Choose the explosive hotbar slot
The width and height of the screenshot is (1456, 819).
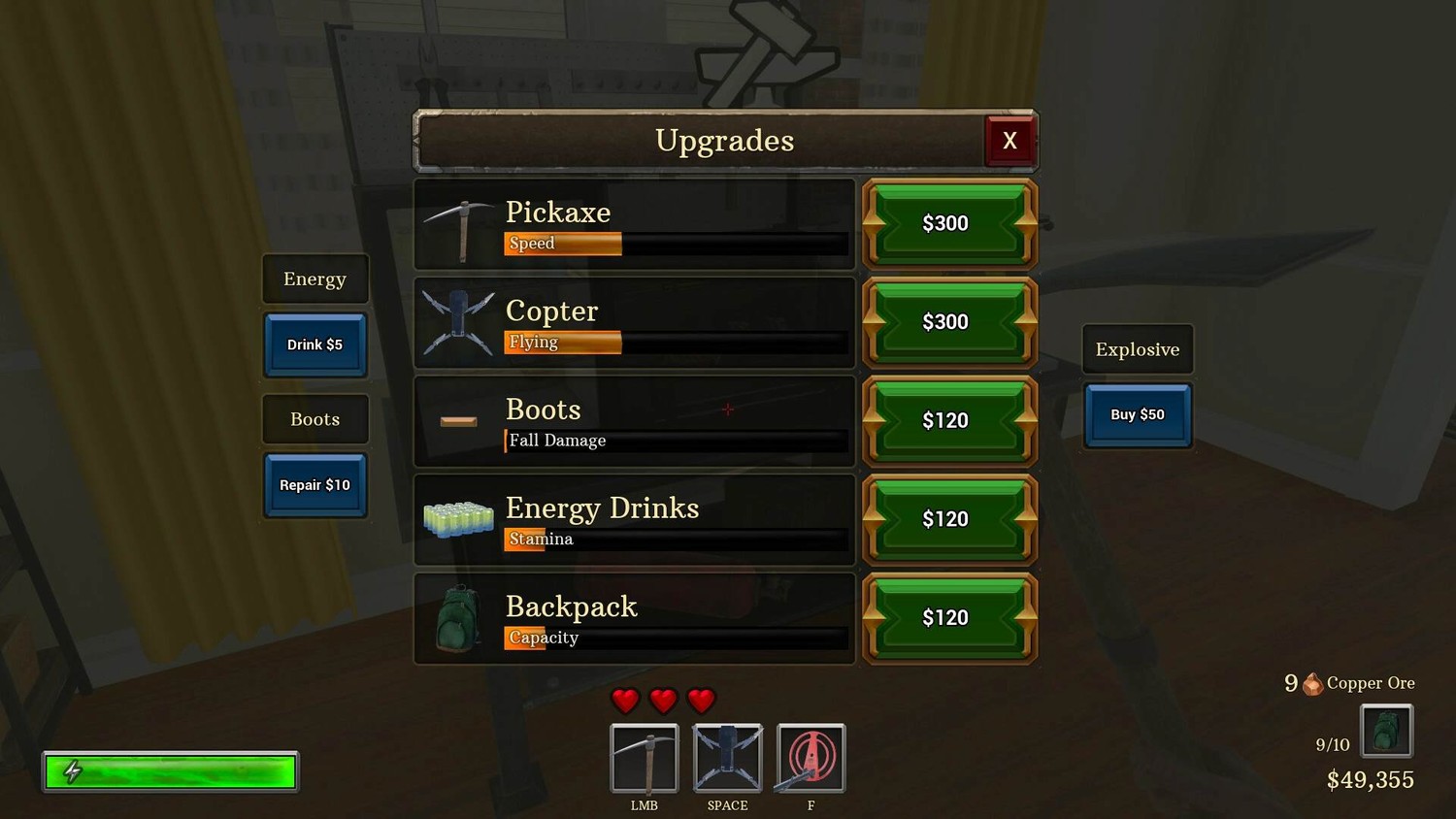point(811,758)
